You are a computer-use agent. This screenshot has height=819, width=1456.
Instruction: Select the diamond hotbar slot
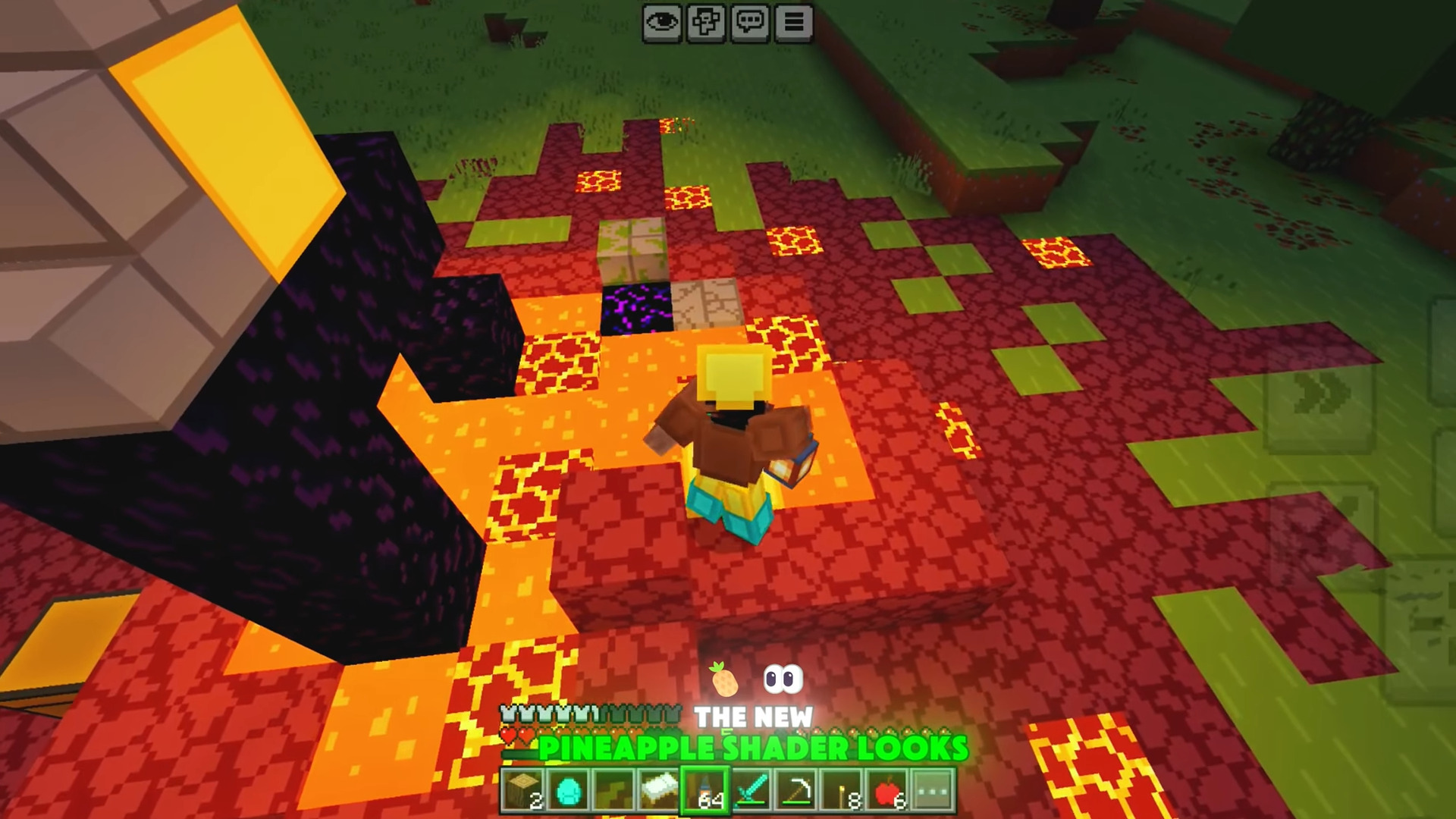(568, 791)
